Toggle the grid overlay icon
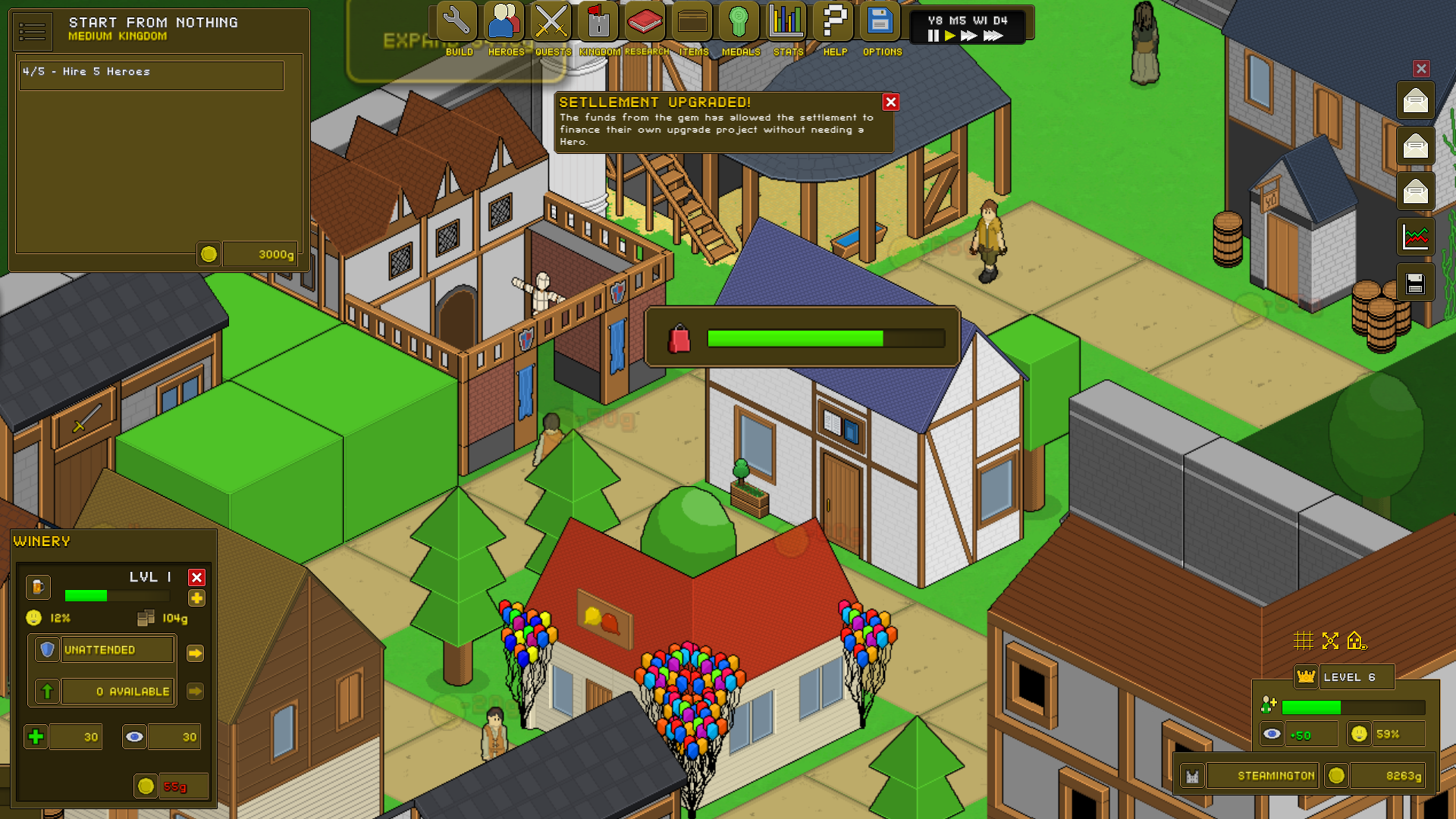The height and width of the screenshot is (819, 1456). click(x=1303, y=641)
